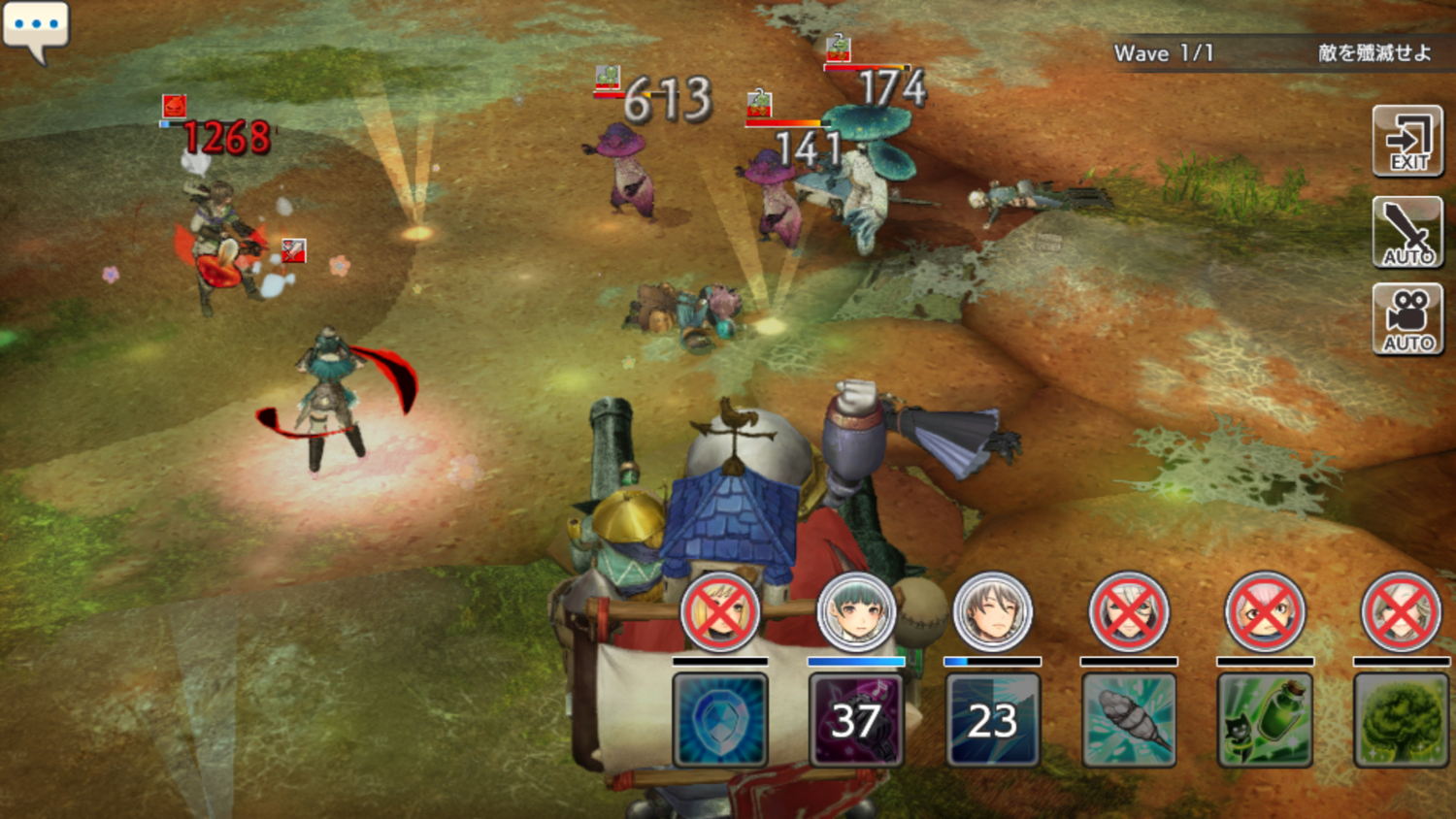Viewport: 1456px width, 819px height.
Task: Tap the purple skill with cooldown 37
Action: pos(856,720)
